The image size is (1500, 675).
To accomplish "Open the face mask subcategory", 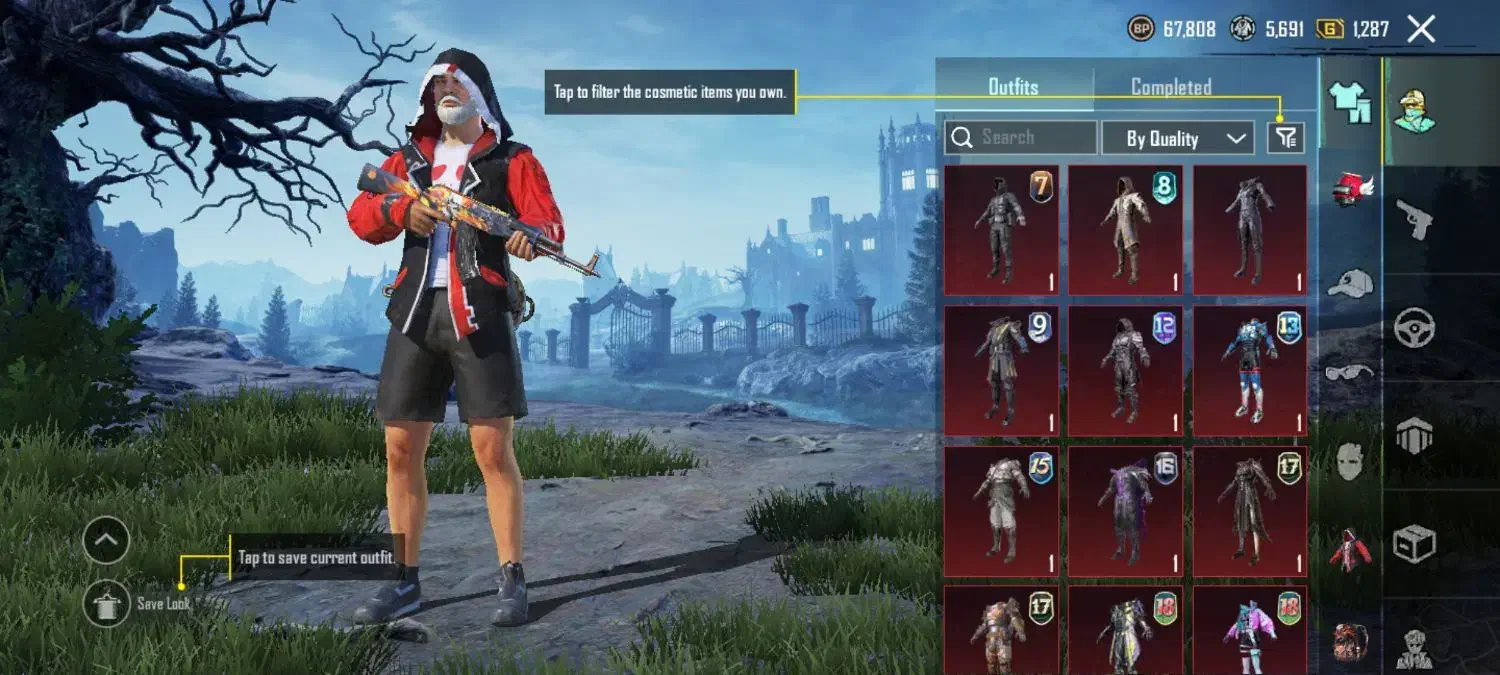I will 1350,462.
